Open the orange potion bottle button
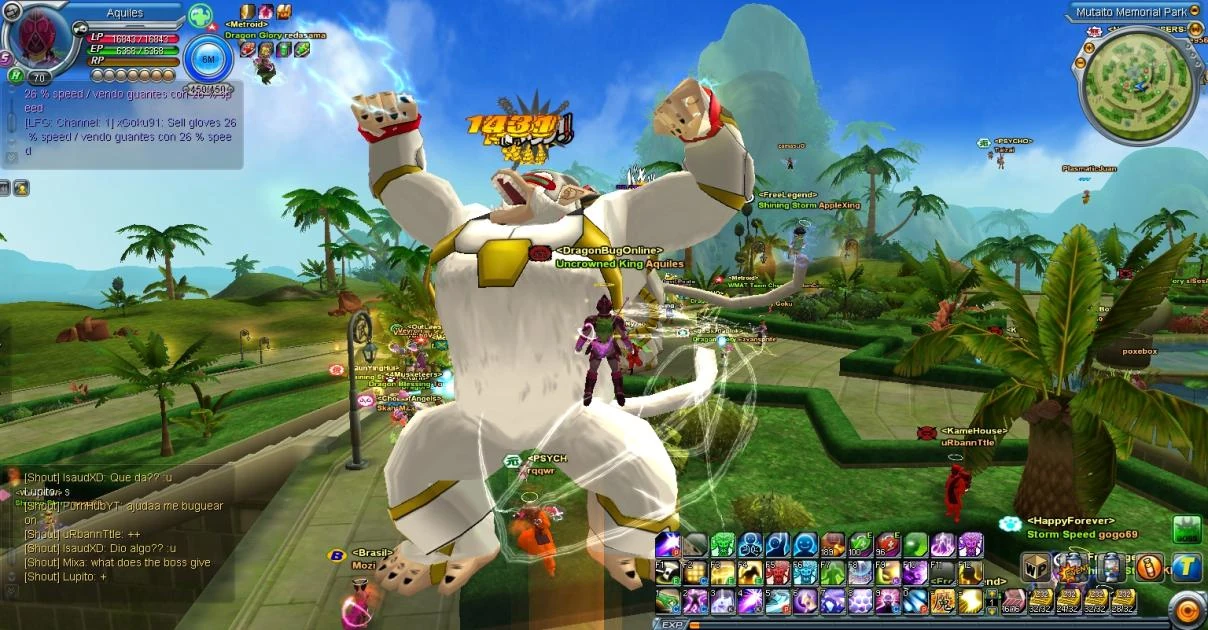 [x=1150, y=569]
